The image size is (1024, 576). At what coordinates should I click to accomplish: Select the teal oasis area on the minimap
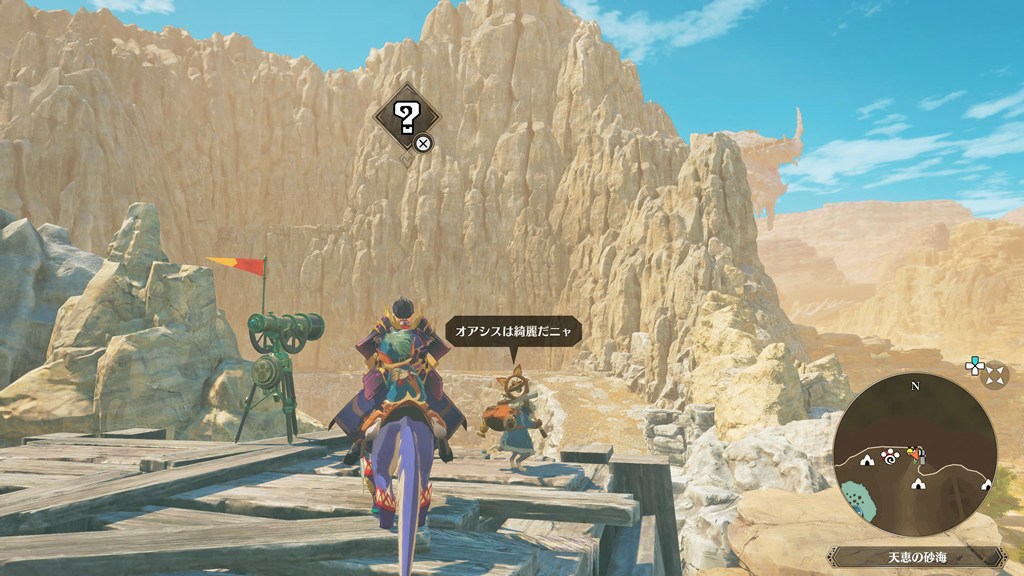[x=858, y=497]
